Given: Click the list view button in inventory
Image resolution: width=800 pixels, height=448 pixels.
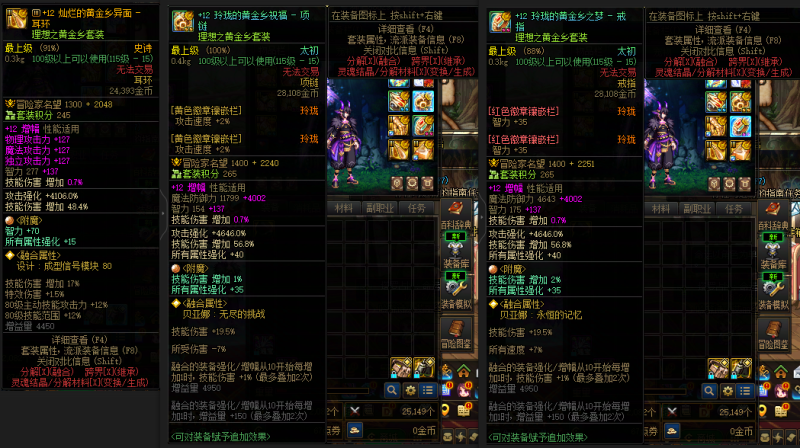Looking at the screenshot, I should (x=428, y=390).
